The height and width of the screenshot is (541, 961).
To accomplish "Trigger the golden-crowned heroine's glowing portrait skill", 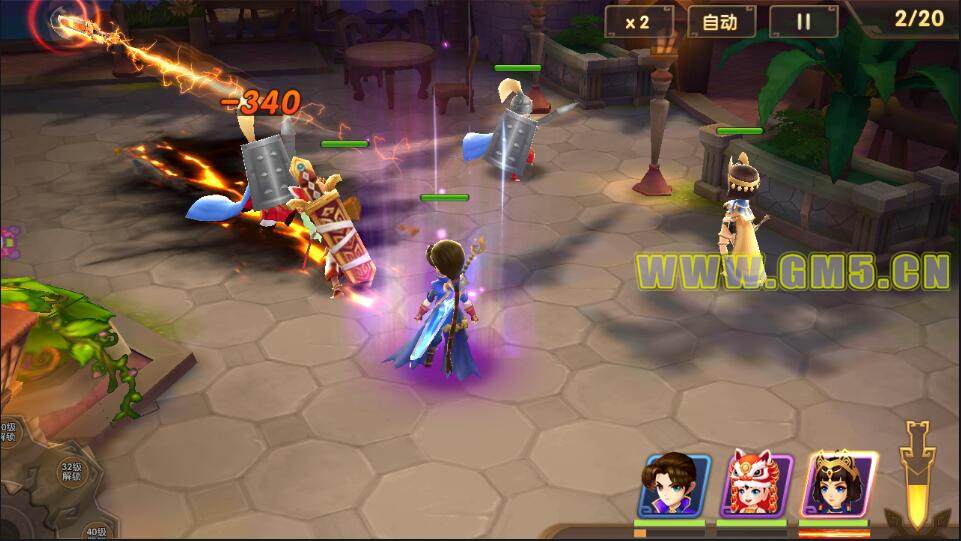I will click(x=838, y=485).
